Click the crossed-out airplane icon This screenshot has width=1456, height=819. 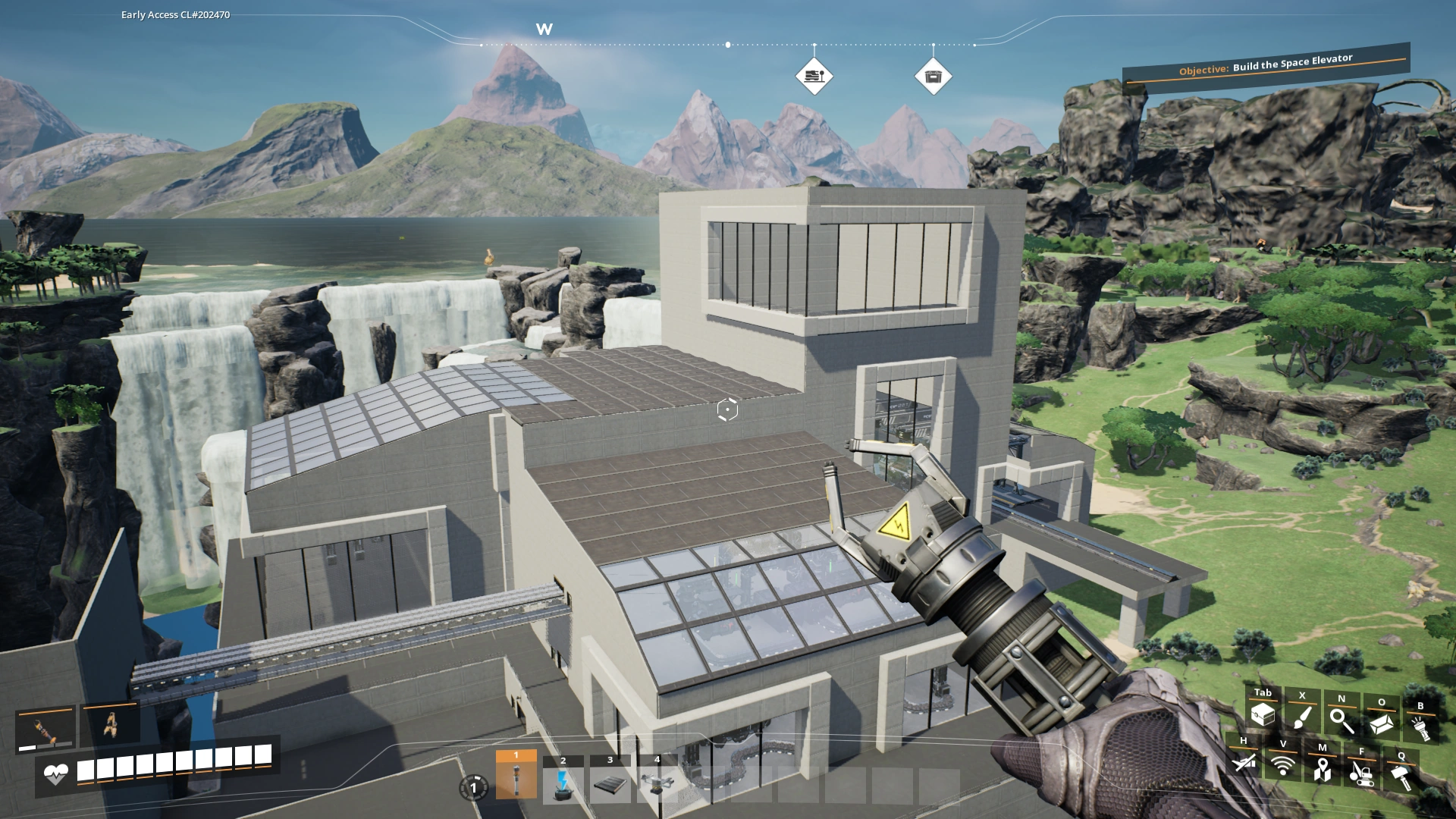pyautogui.click(x=1244, y=761)
